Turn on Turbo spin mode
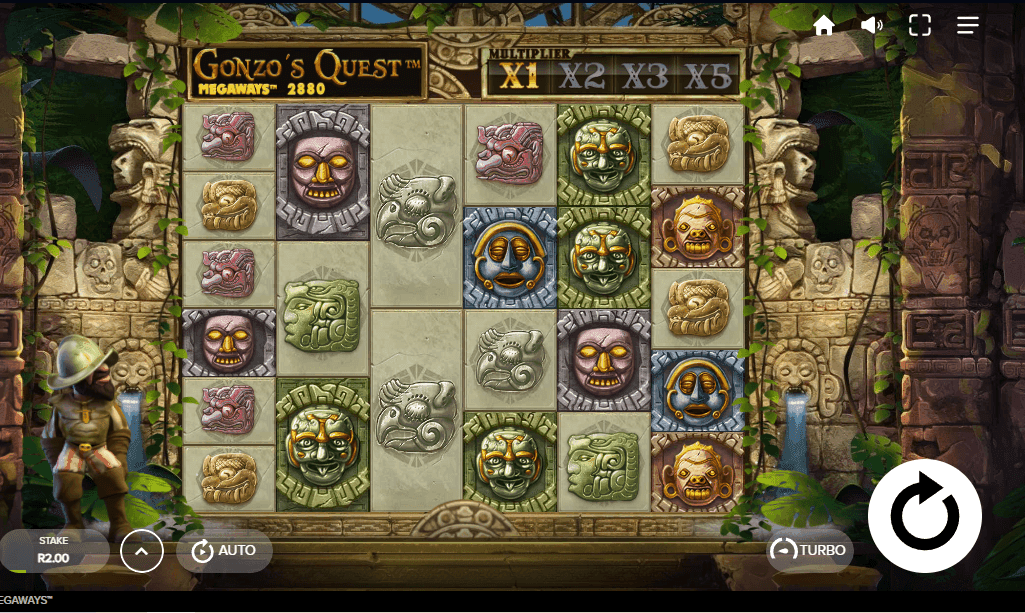 (810, 550)
